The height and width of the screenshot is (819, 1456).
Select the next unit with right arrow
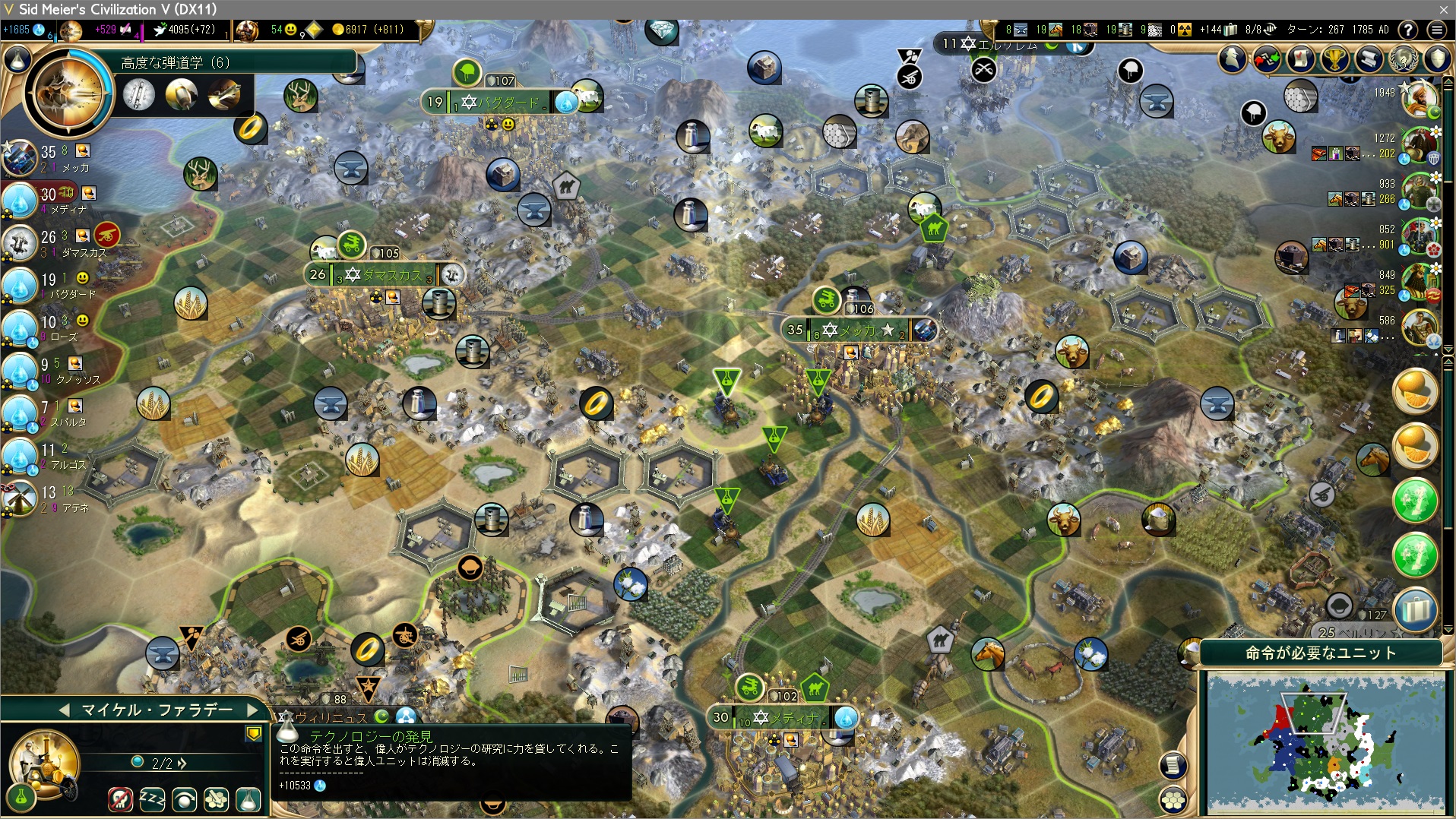click(x=253, y=710)
